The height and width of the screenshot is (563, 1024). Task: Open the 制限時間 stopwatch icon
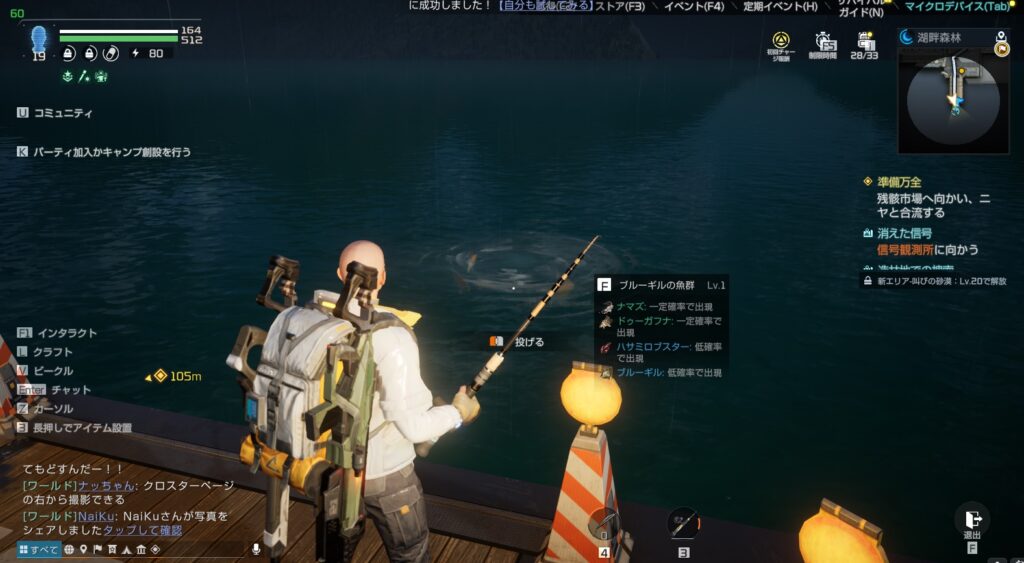[x=823, y=45]
